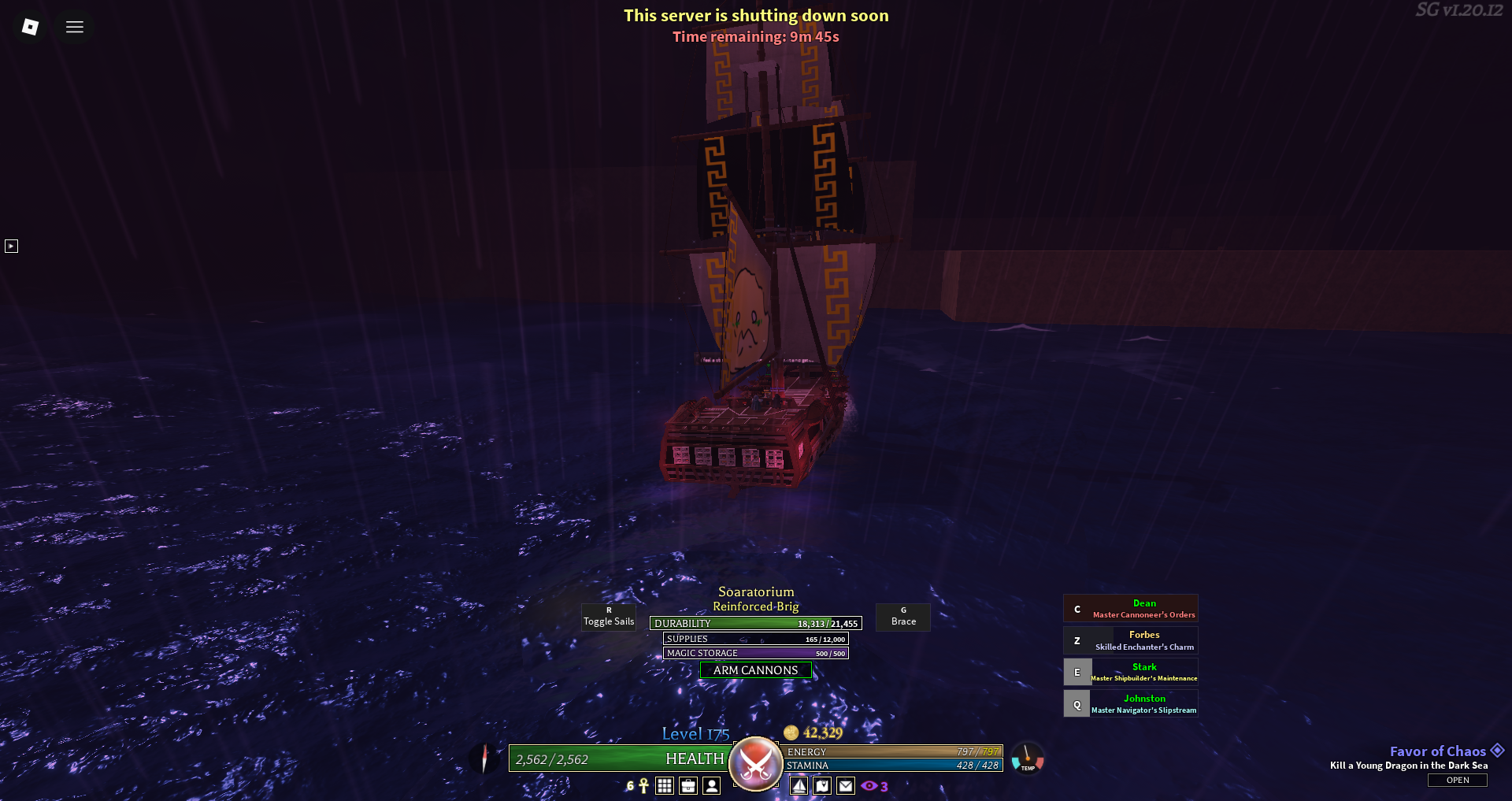Click the Toggle Sails button
This screenshot has width=1512, height=801.
coord(608,617)
